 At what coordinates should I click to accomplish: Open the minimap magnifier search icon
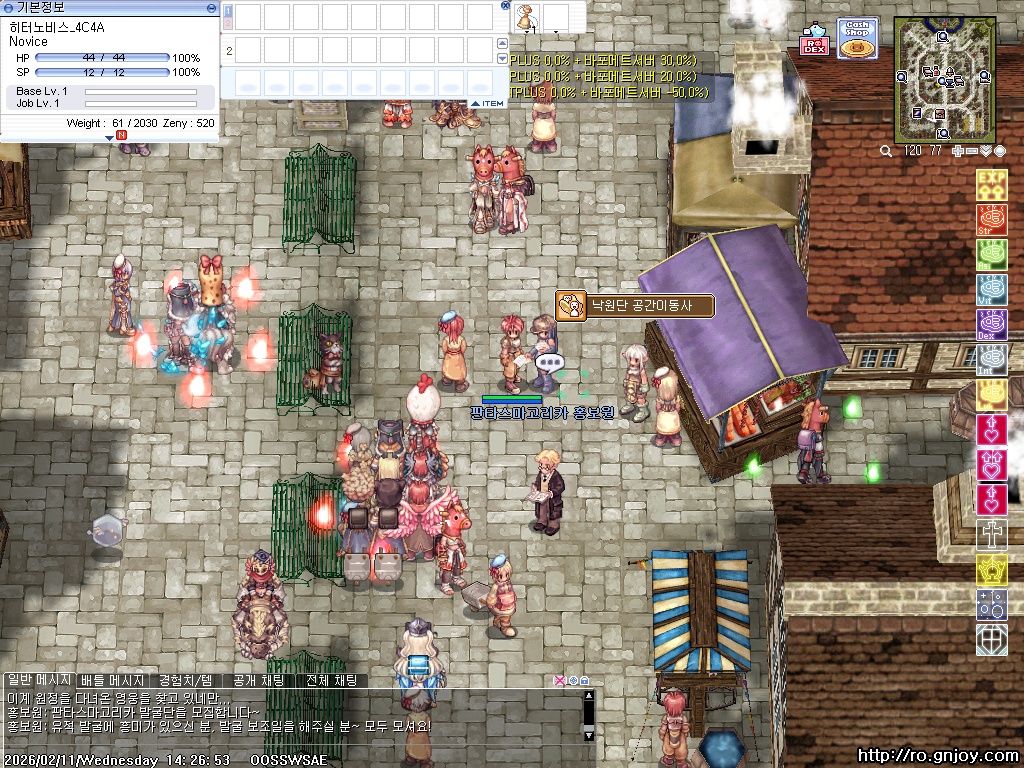[886, 151]
